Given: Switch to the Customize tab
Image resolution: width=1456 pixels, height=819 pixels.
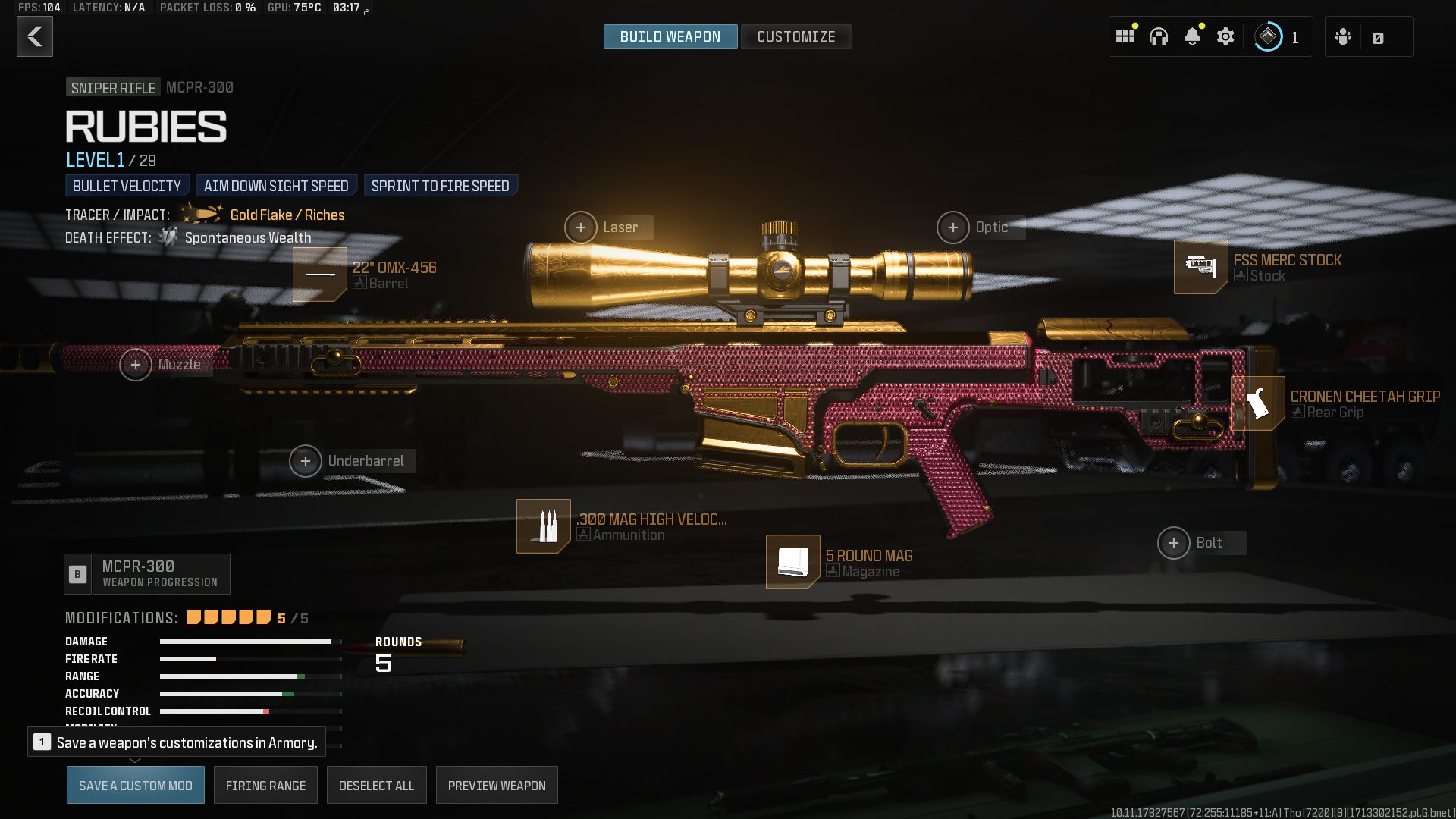Looking at the screenshot, I should point(795,36).
